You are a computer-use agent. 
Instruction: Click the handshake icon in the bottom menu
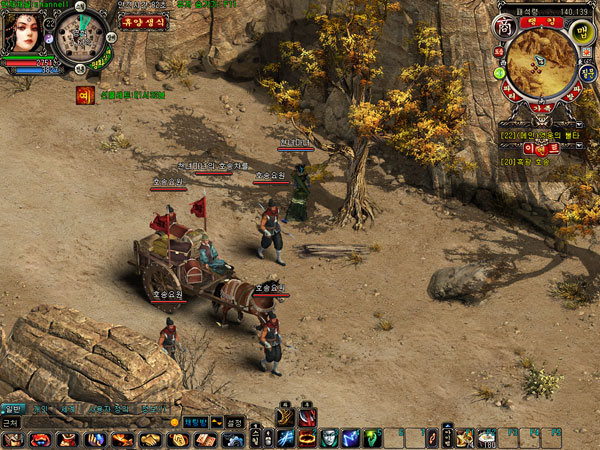(x=148, y=440)
